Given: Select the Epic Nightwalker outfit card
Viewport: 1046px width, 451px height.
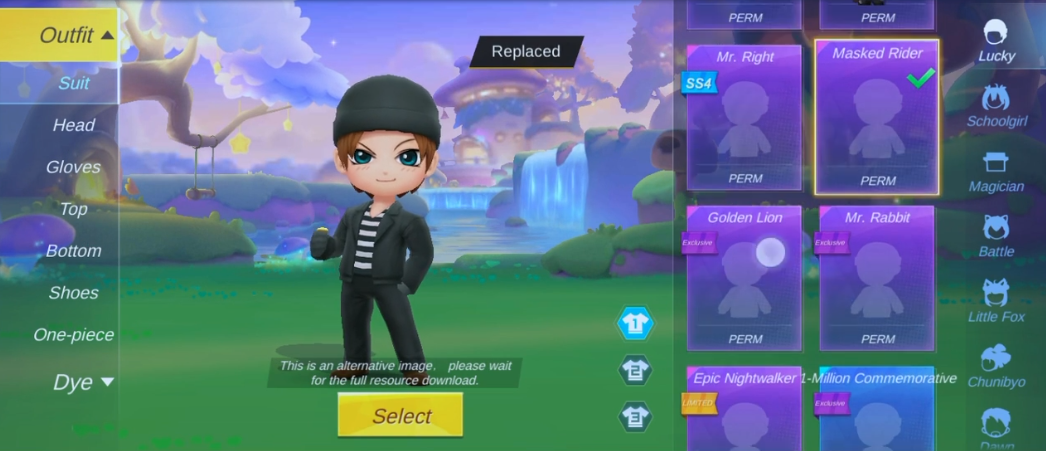Looking at the screenshot, I should [x=744, y=410].
